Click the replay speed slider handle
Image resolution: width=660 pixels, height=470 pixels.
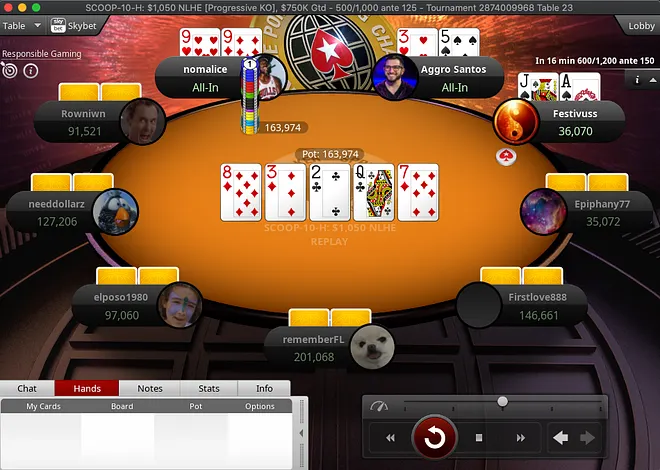tap(502, 402)
